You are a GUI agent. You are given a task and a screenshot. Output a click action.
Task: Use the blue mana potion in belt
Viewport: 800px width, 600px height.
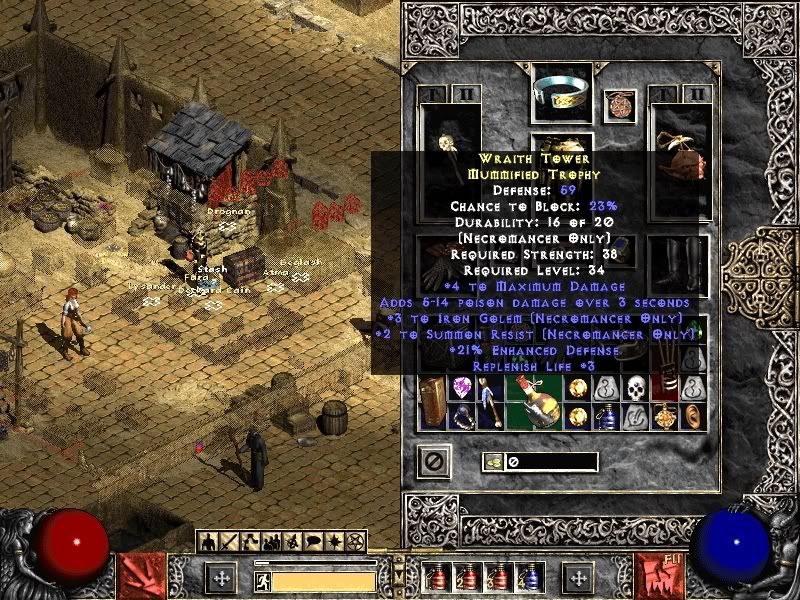526,578
